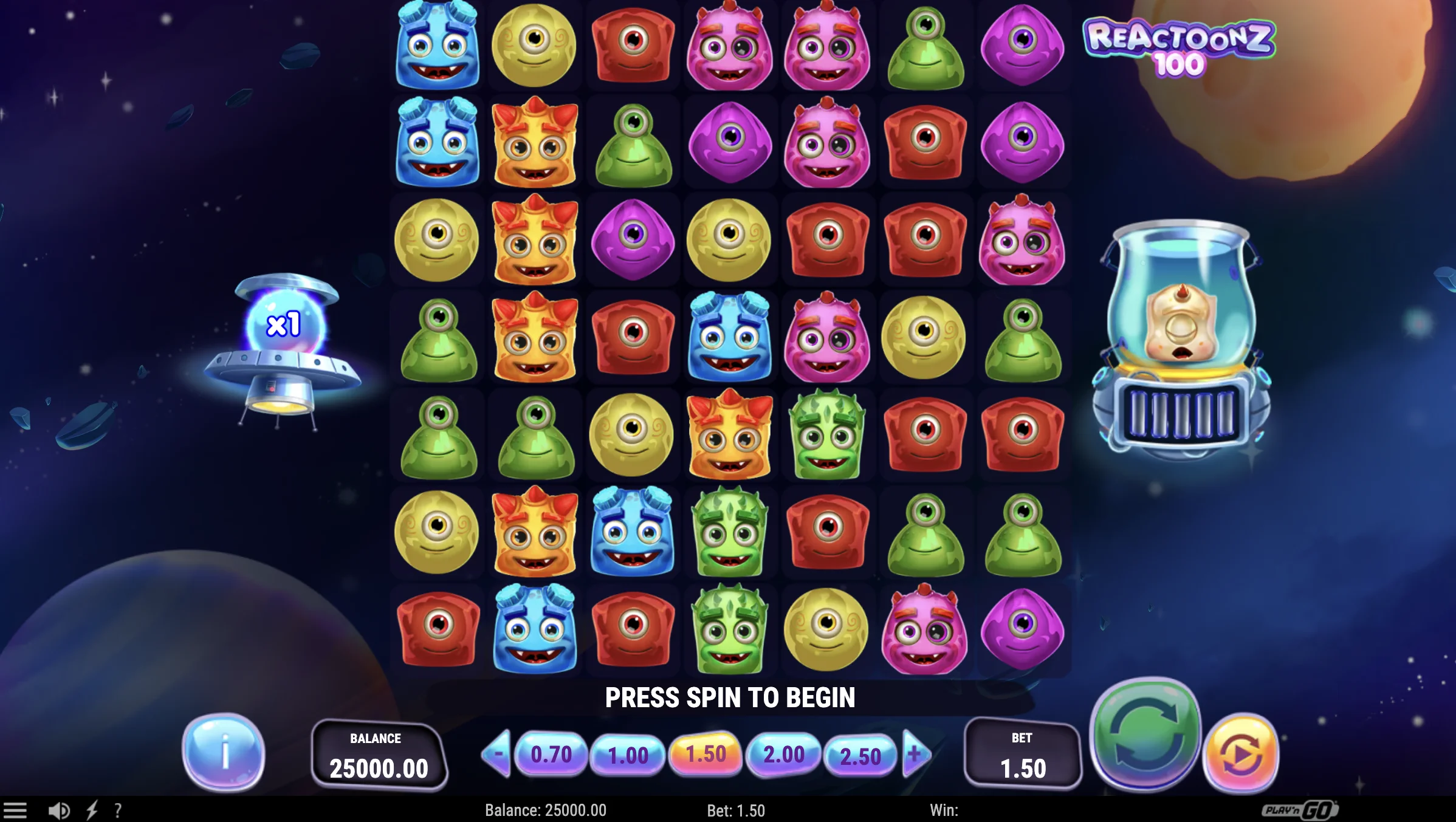Select the 0.70 bet amount

552,753
